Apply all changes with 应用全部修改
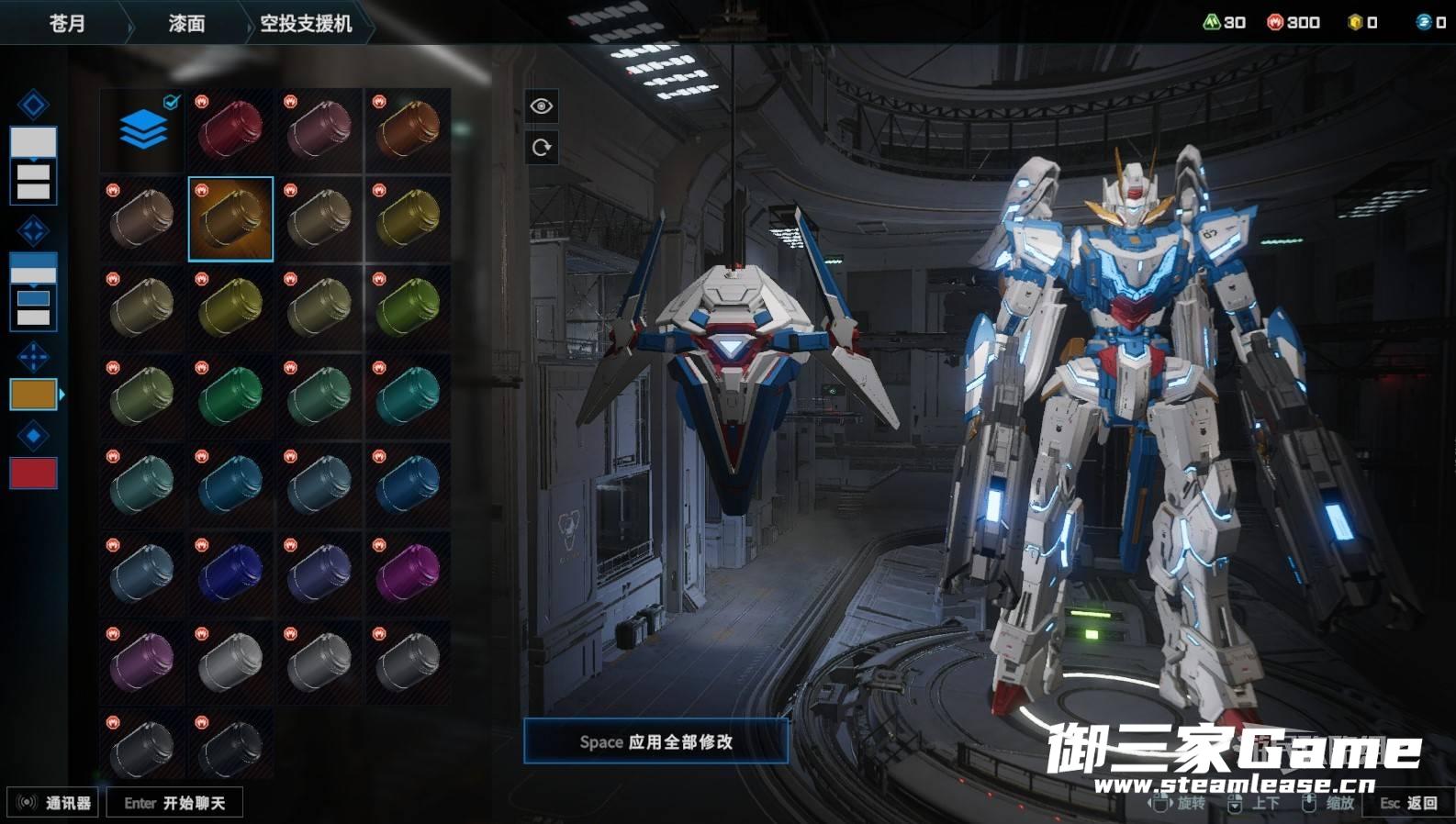This screenshot has height=824, width=1456. tap(655, 741)
